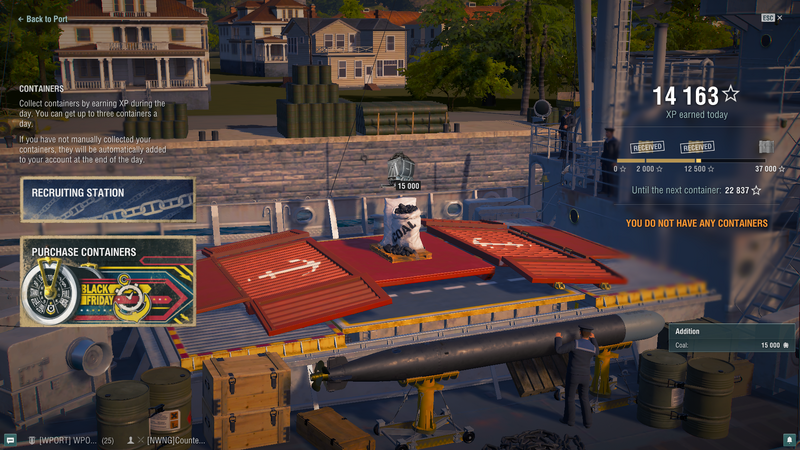Close the containers screen with X
The image size is (800, 450).
780,18
